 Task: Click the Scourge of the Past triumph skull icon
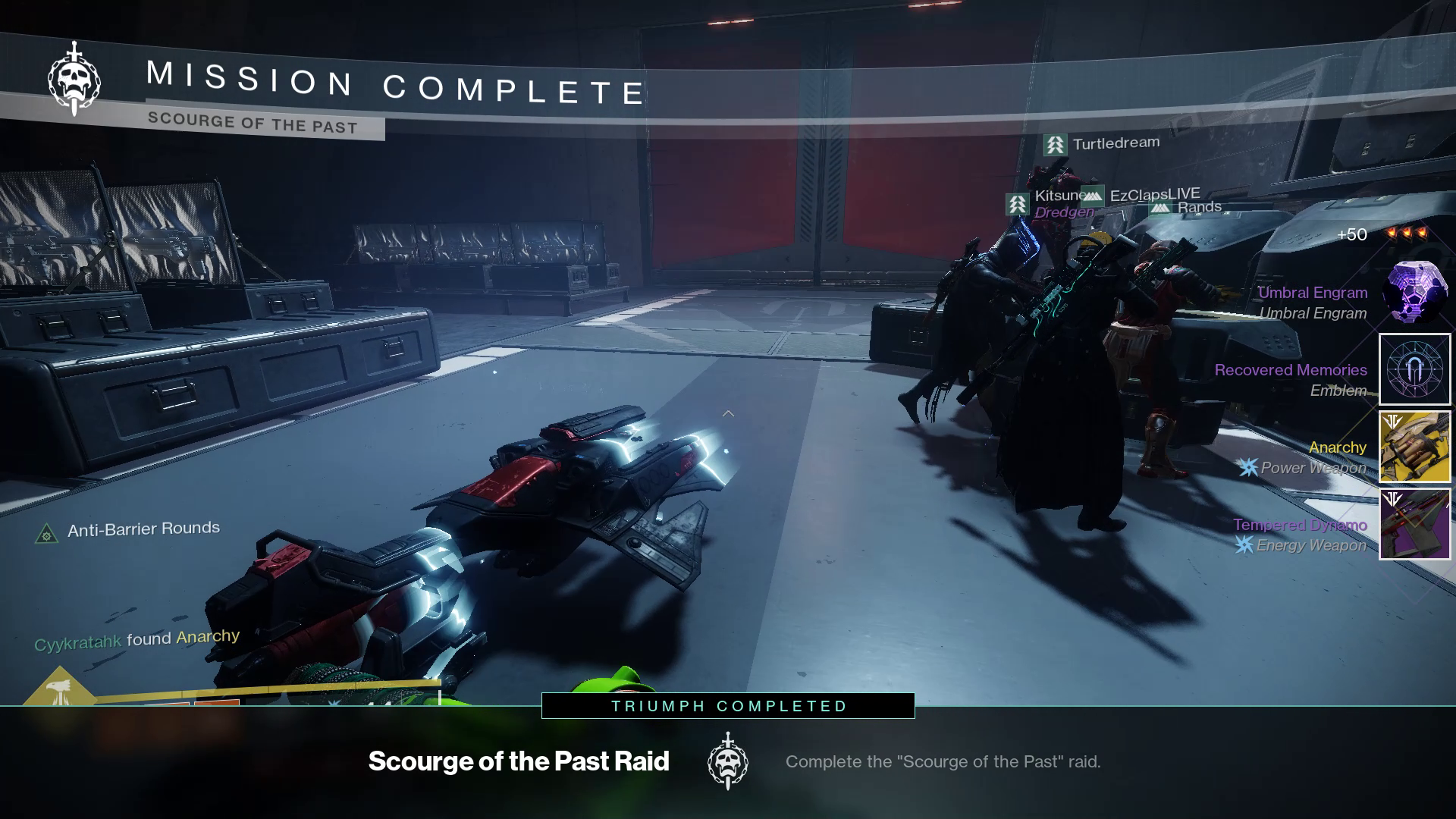click(727, 761)
